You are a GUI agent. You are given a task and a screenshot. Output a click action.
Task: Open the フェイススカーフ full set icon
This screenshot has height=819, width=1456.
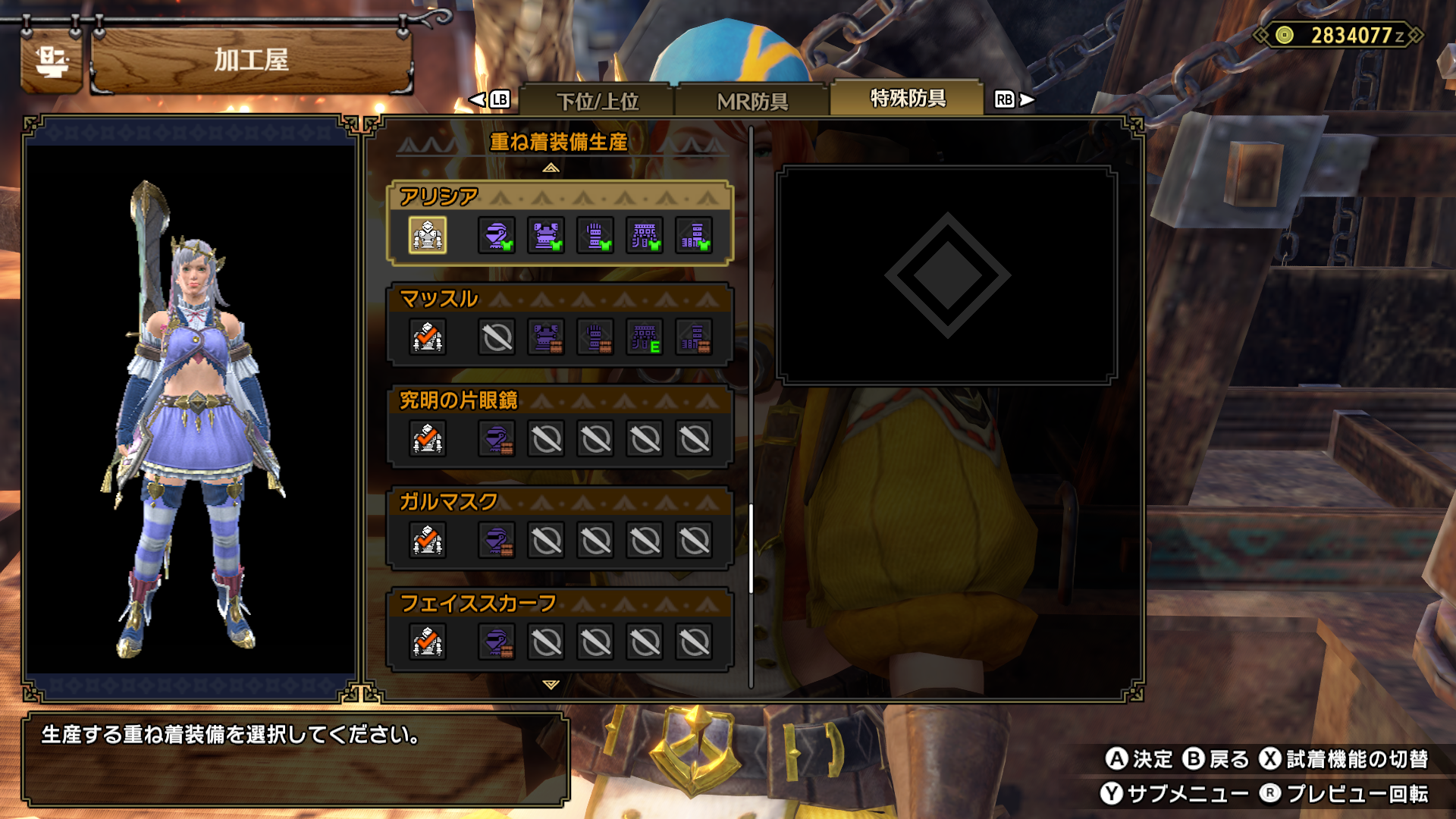(x=428, y=642)
